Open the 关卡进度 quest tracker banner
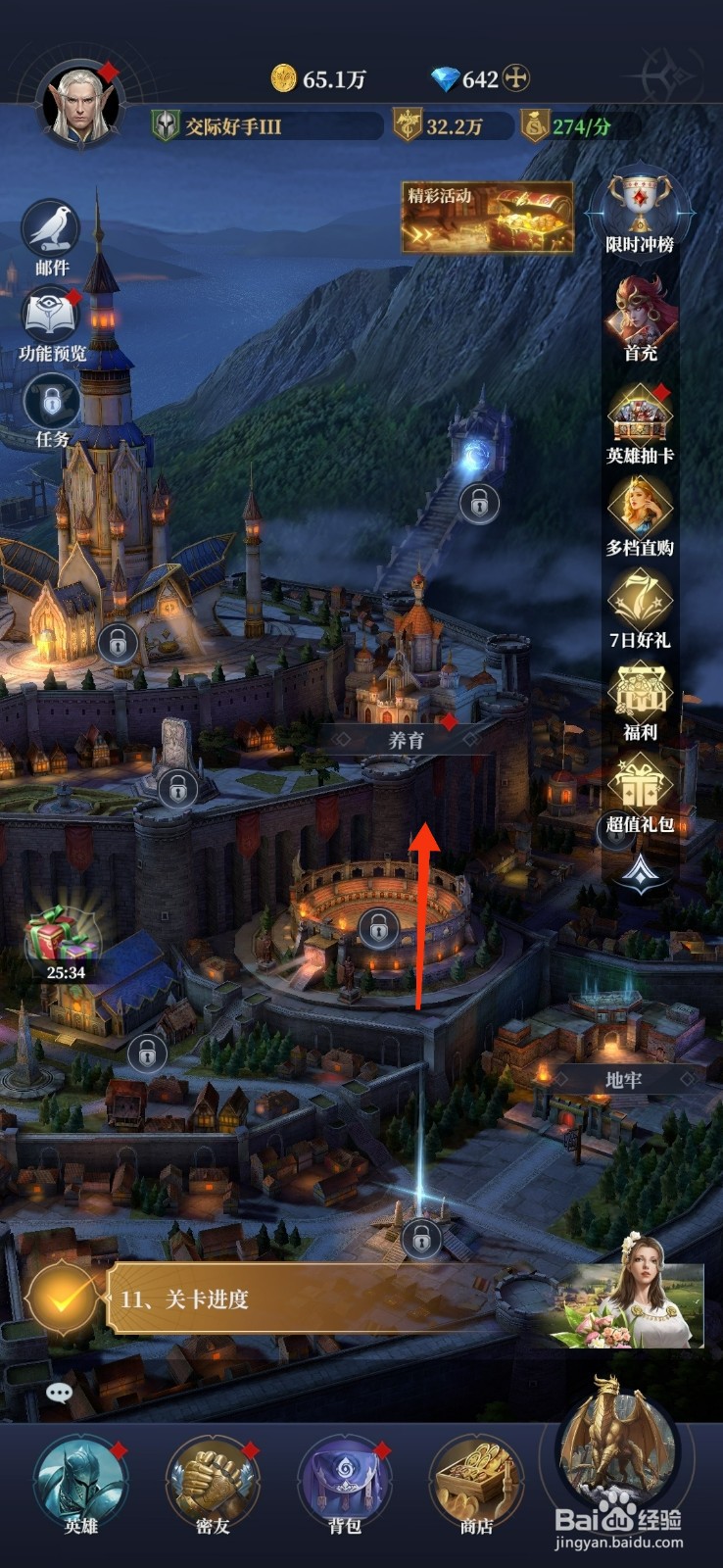Screen dimensions: 723x1568 tap(294, 1299)
